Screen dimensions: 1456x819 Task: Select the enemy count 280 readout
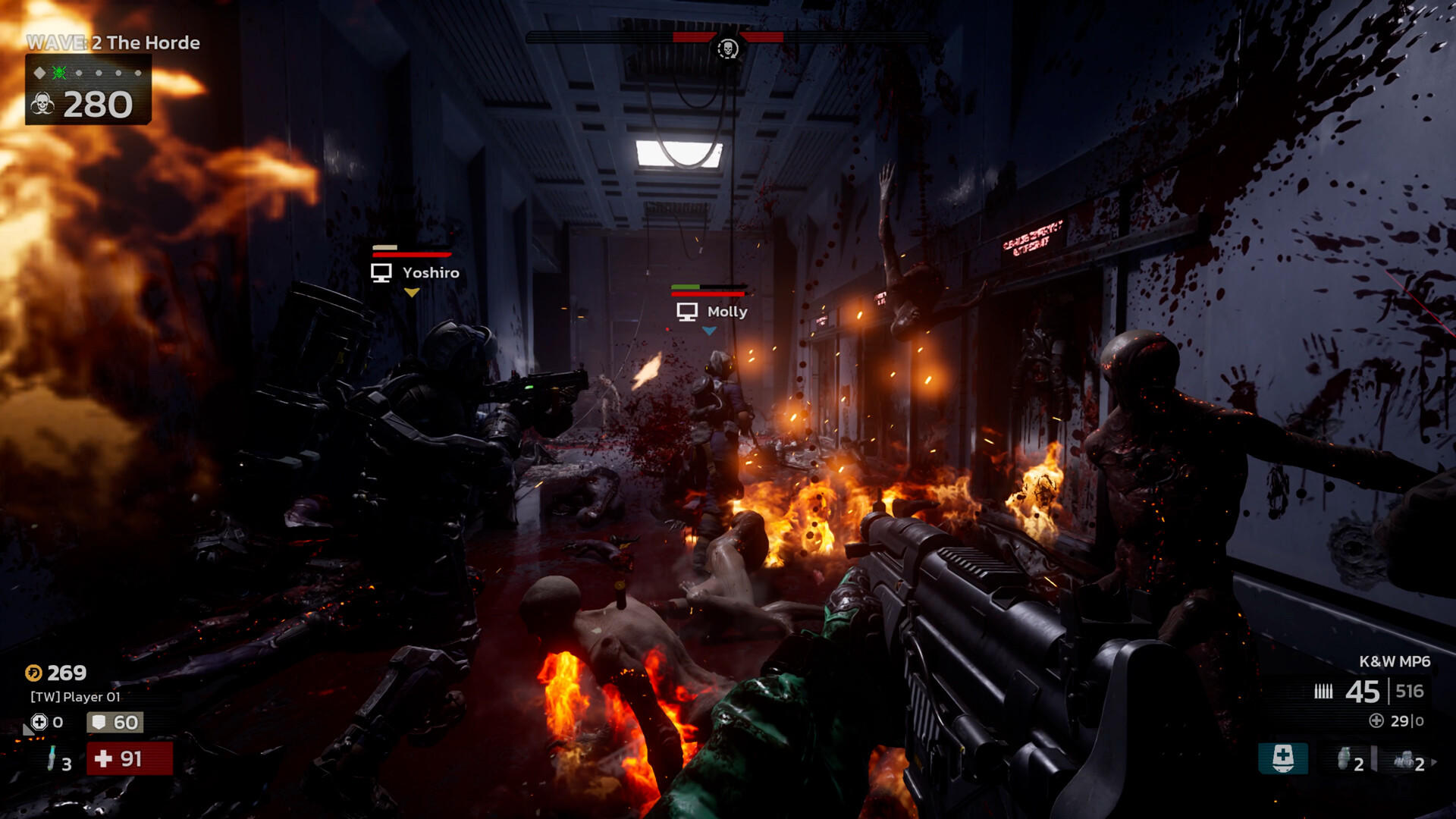tap(97, 105)
